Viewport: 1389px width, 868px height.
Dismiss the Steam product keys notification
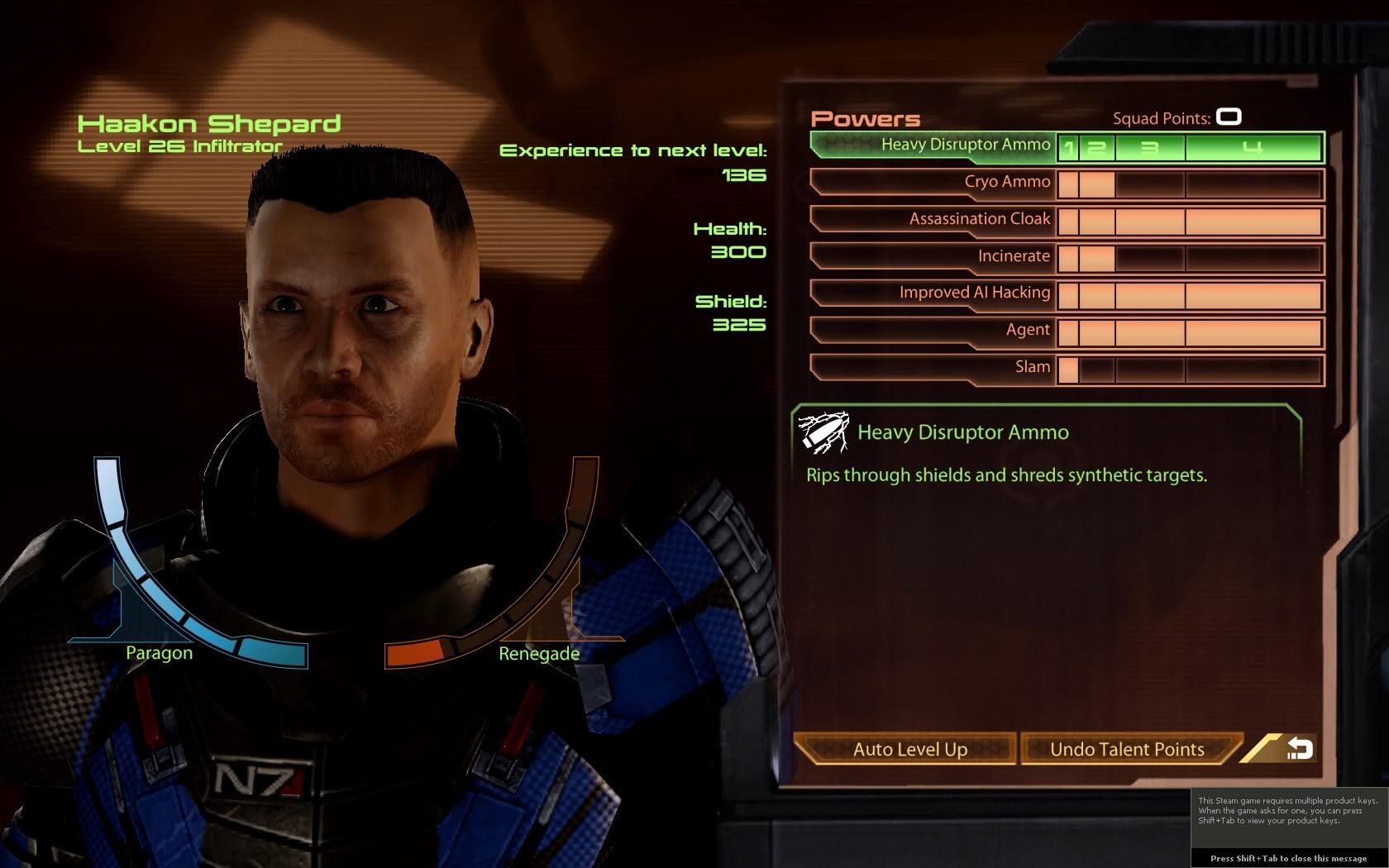1288,858
